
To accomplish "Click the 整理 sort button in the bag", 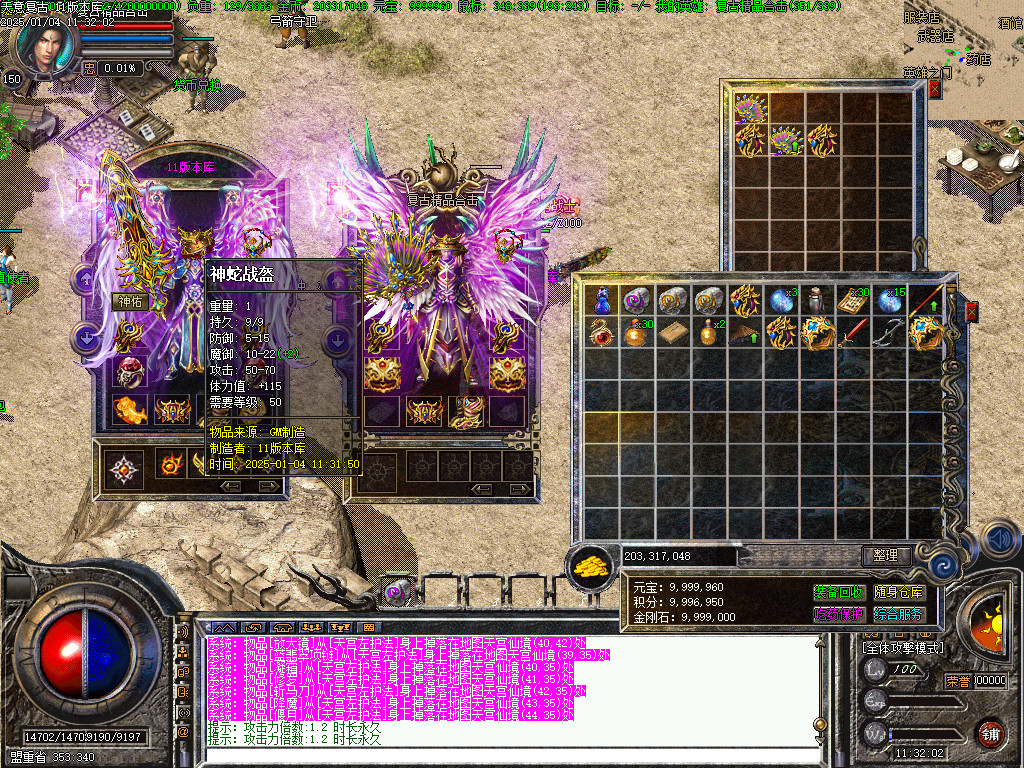I will [886, 555].
